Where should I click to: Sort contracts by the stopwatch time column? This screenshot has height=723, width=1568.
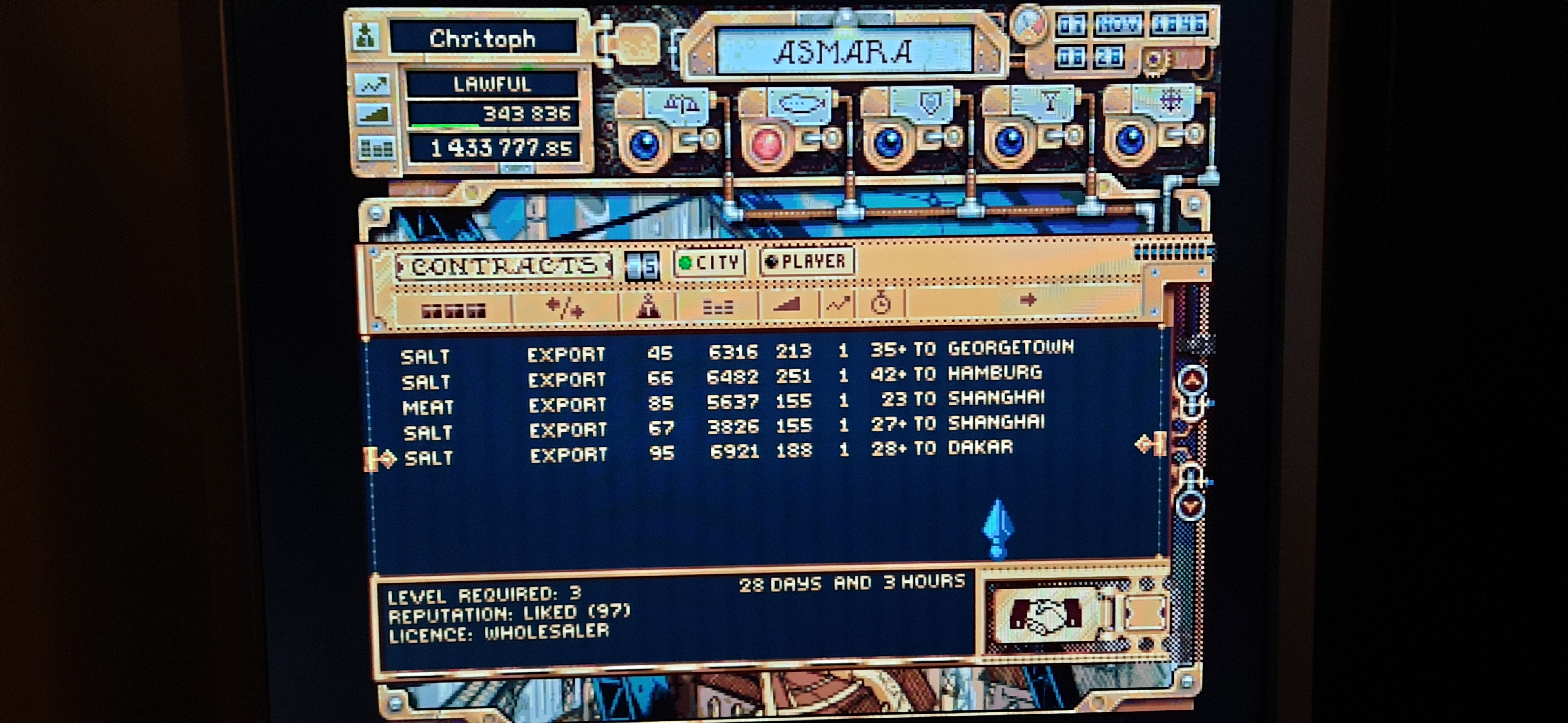(x=880, y=303)
